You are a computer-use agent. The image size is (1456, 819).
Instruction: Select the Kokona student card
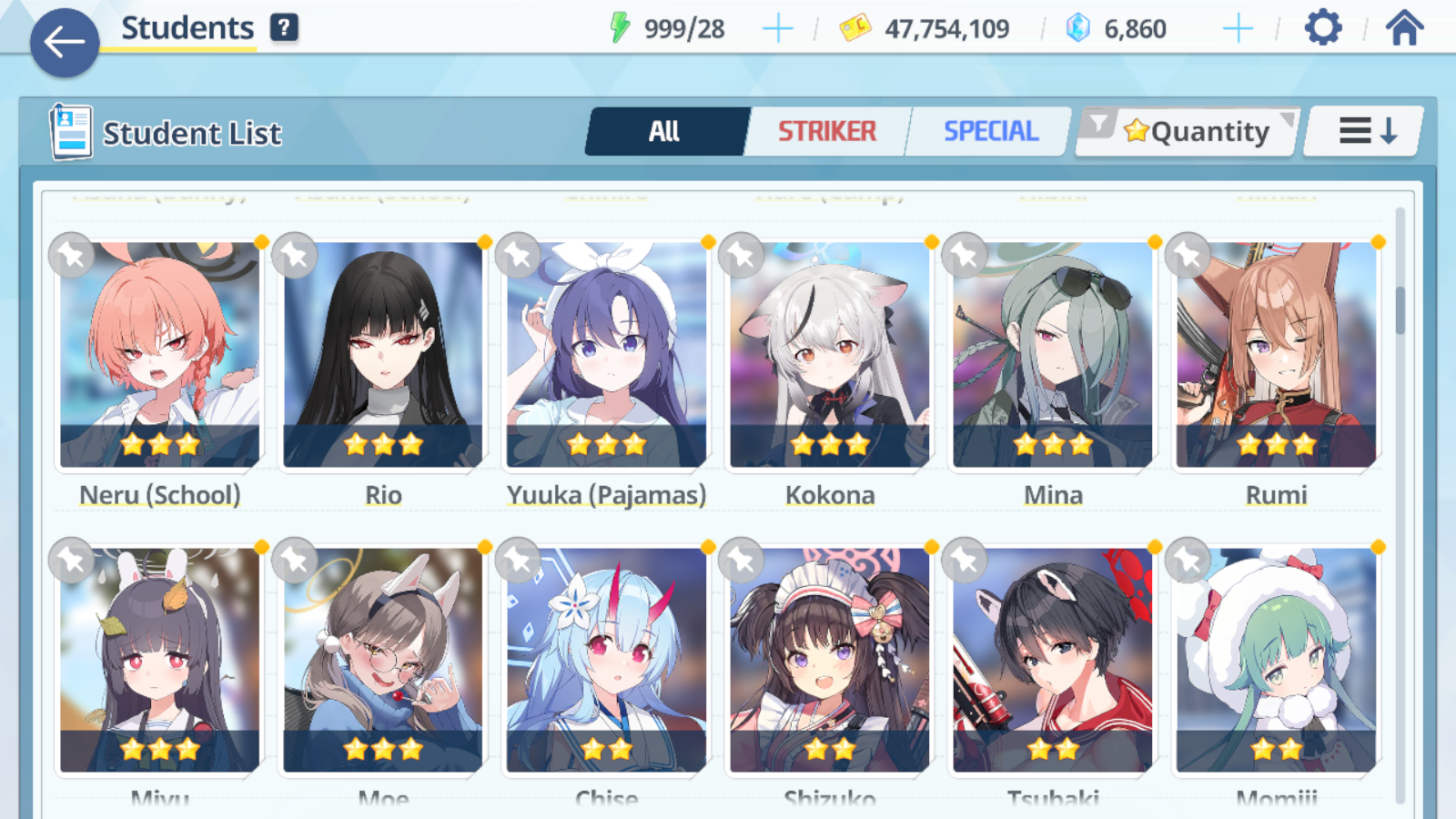tap(830, 355)
